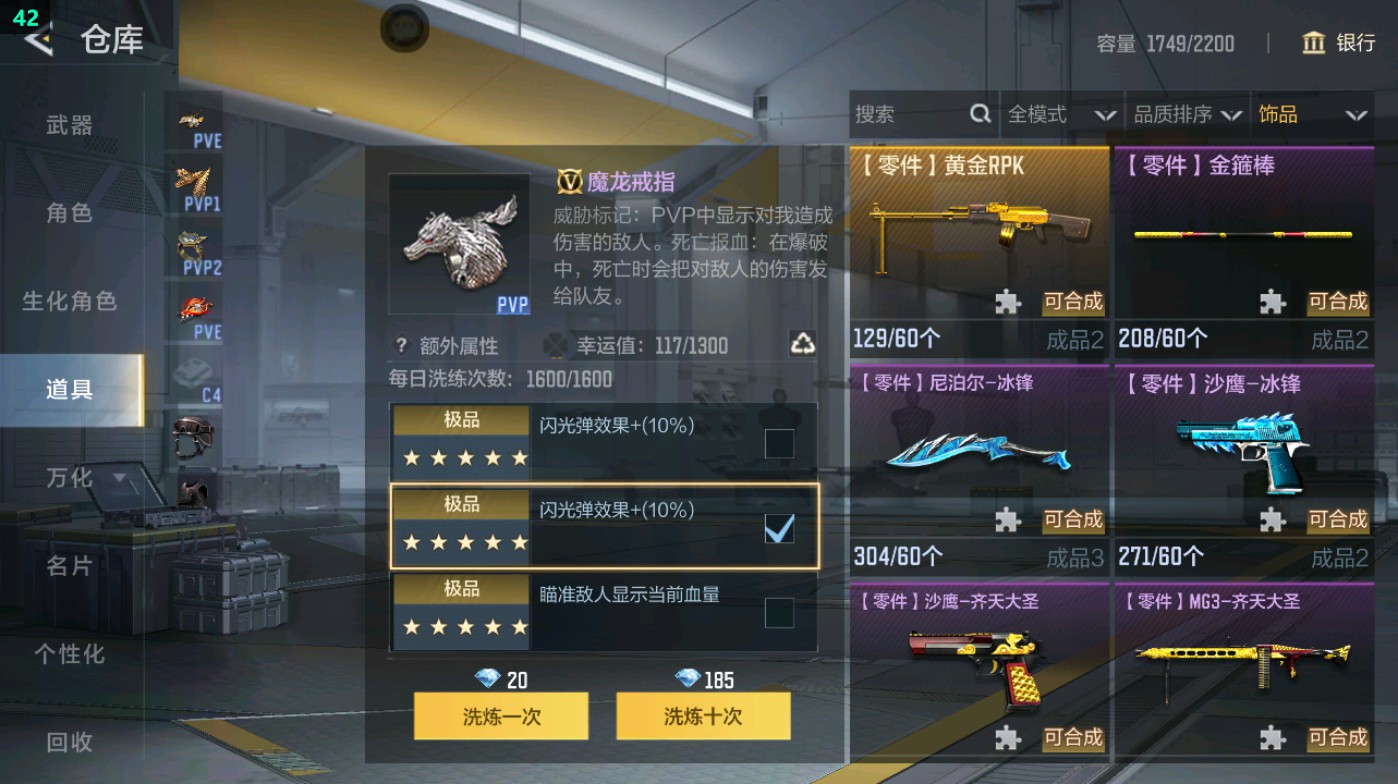Click the bank (银行) icon
The image size is (1398, 784).
coord(1315,44)
